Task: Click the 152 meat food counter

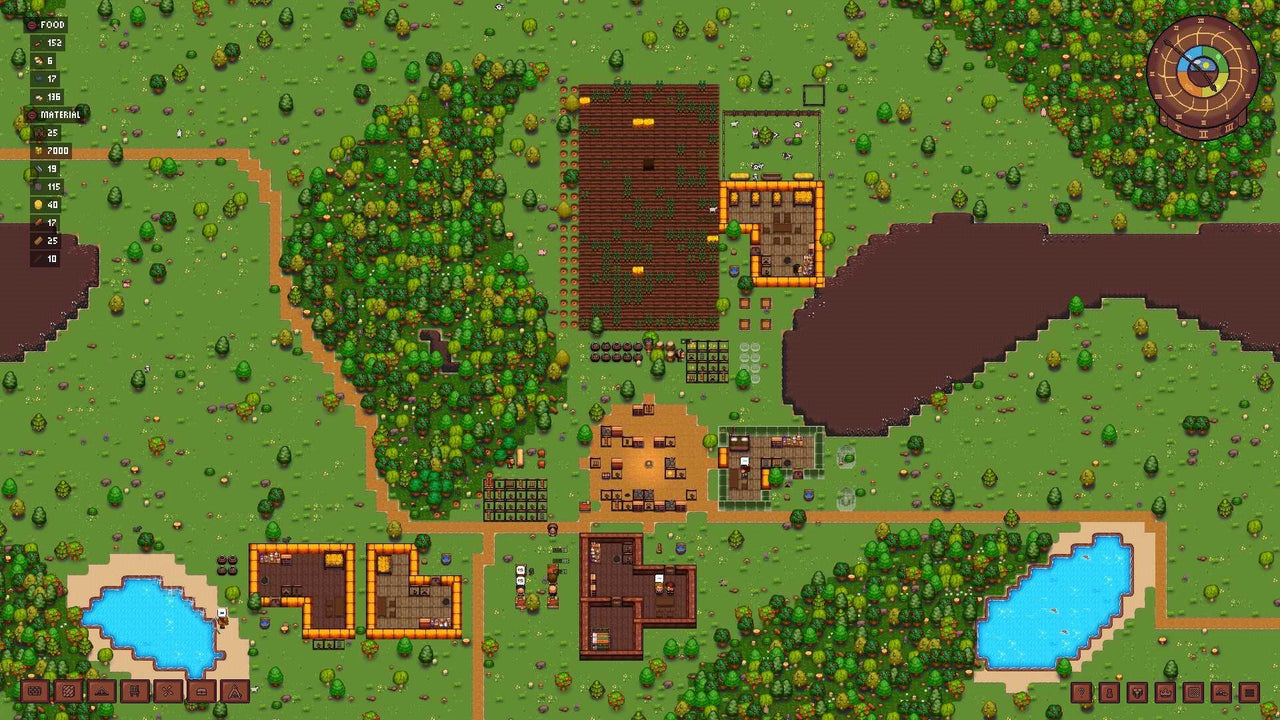Action: point(48,43)
